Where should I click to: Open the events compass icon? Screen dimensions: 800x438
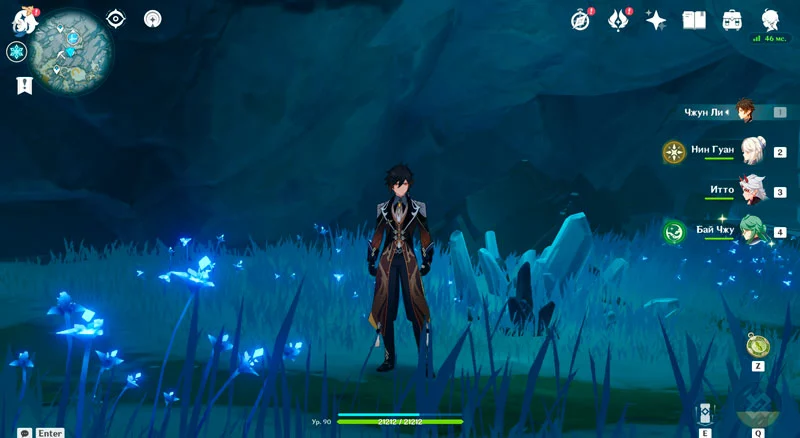coord(581,20)
